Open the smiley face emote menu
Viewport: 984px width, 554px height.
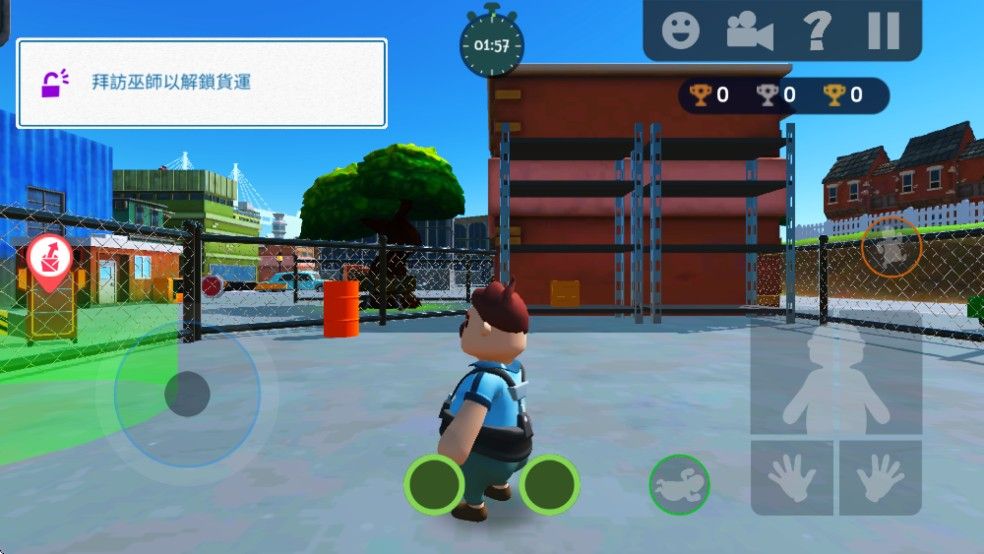[681, 30]
